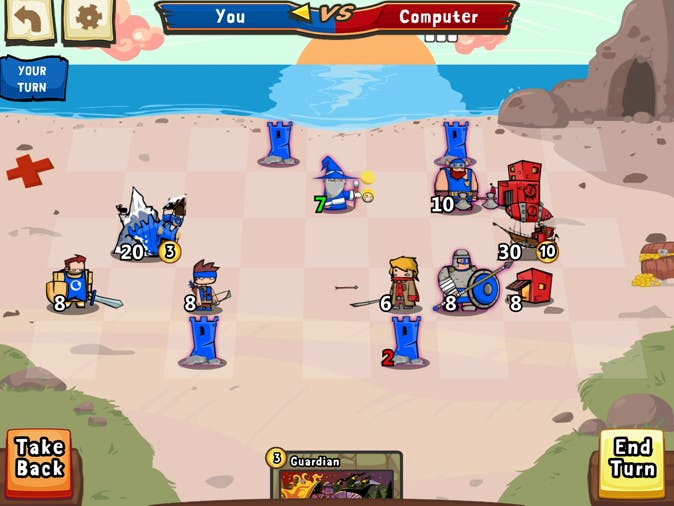674x506 pixels.
Task: End the current turn
Action: click(633, 462)
